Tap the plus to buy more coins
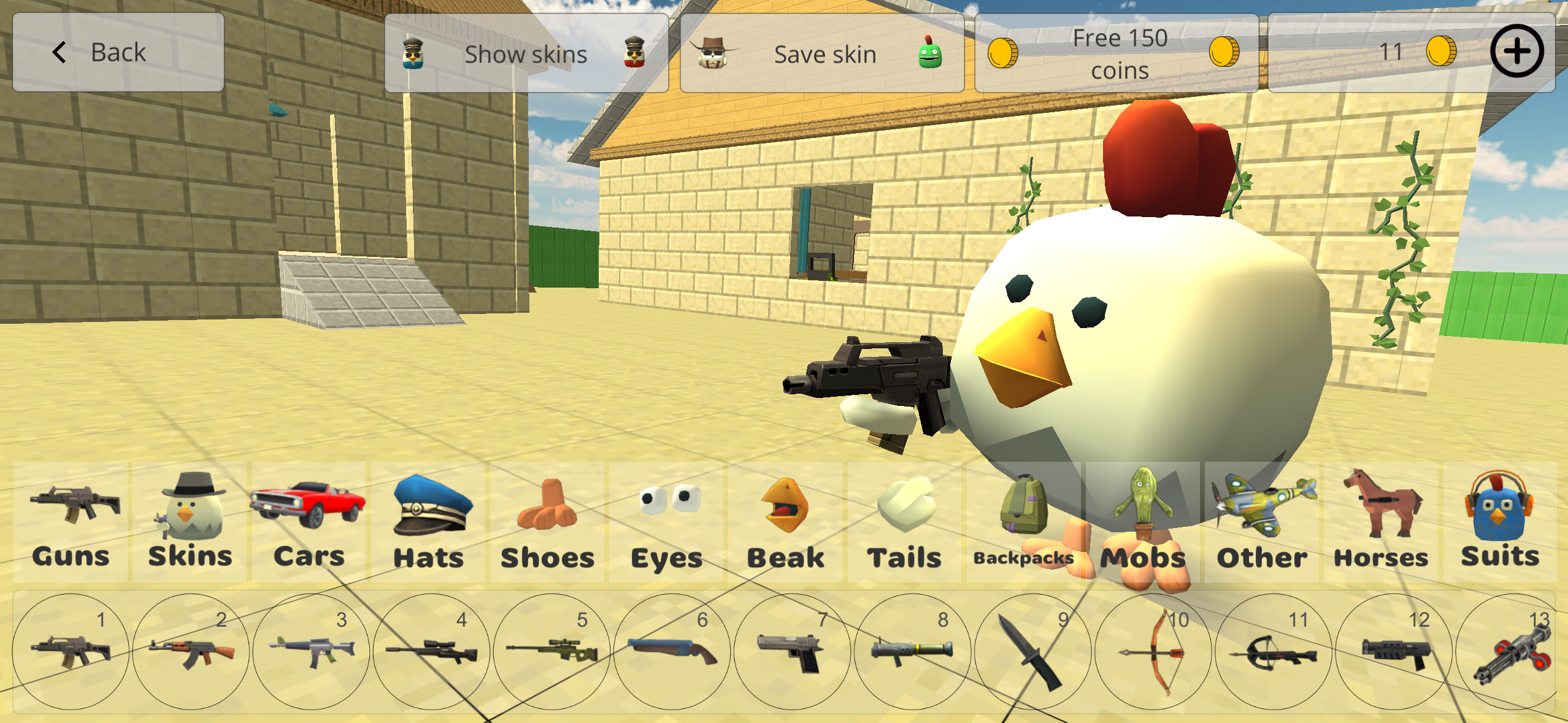This screenshot has height=723, width=1568. coord(1516,52)
